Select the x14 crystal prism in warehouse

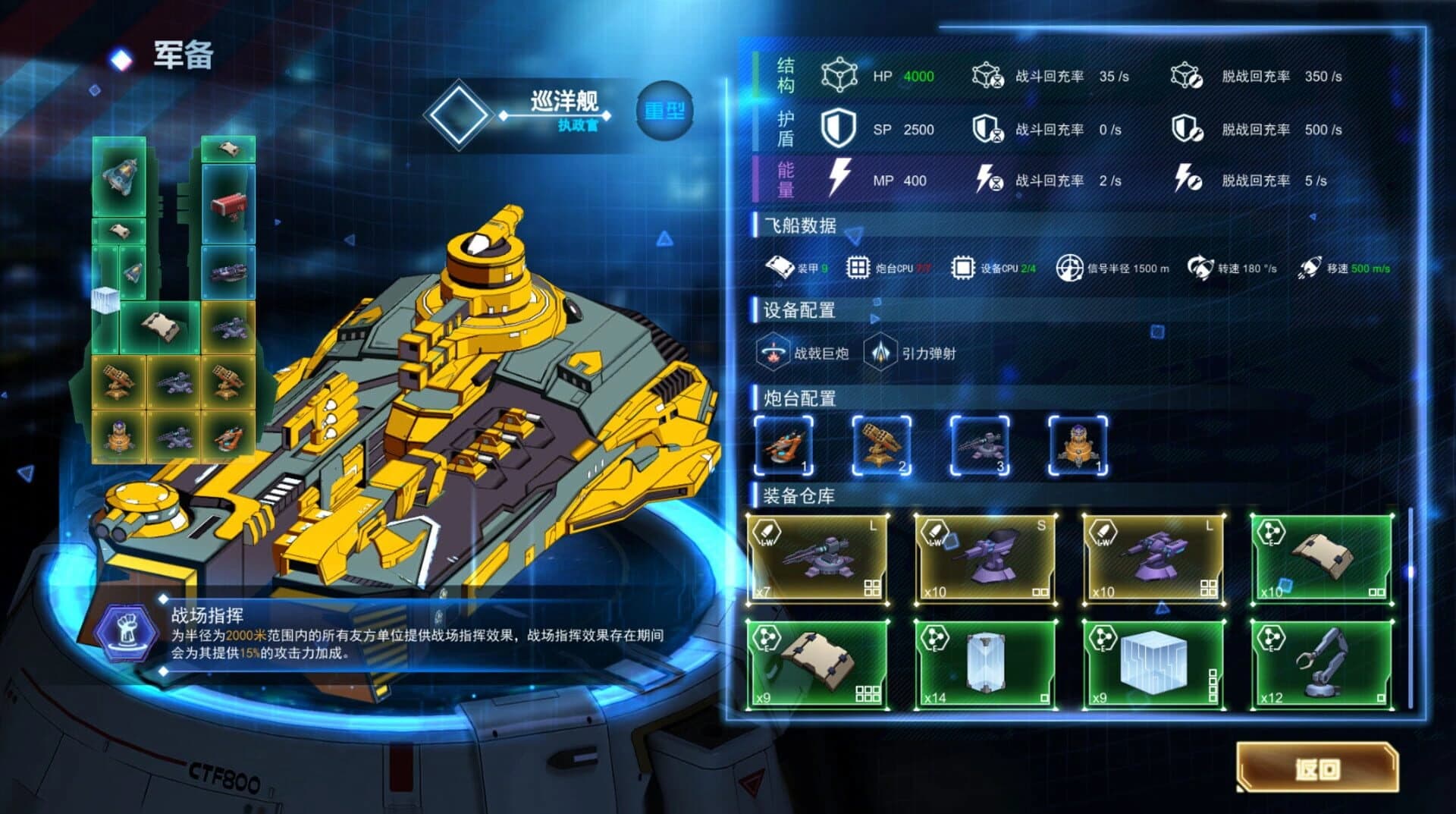(x=985, y=665)
